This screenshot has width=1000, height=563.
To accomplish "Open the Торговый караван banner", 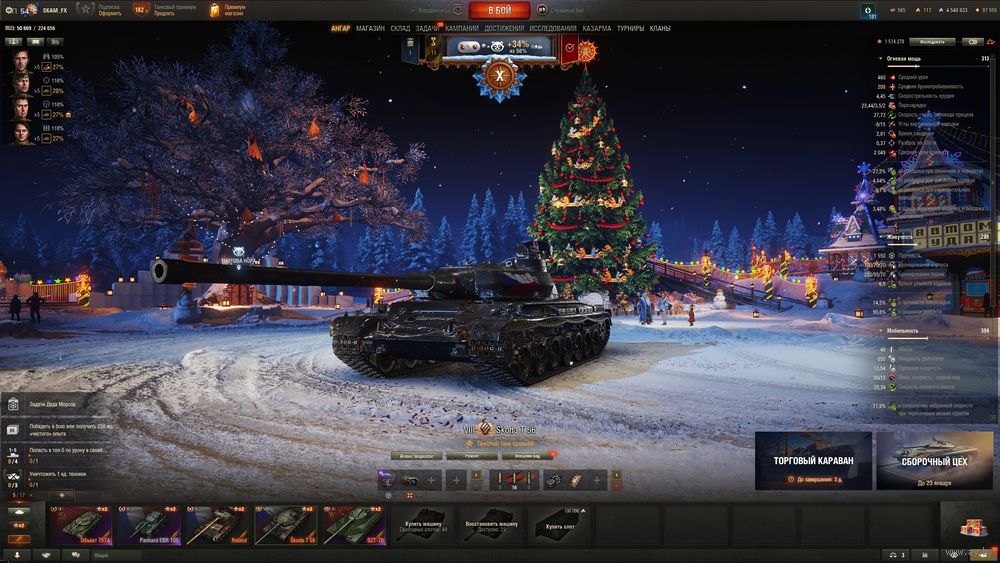I will pyautogui.click(x=813, y=462).
